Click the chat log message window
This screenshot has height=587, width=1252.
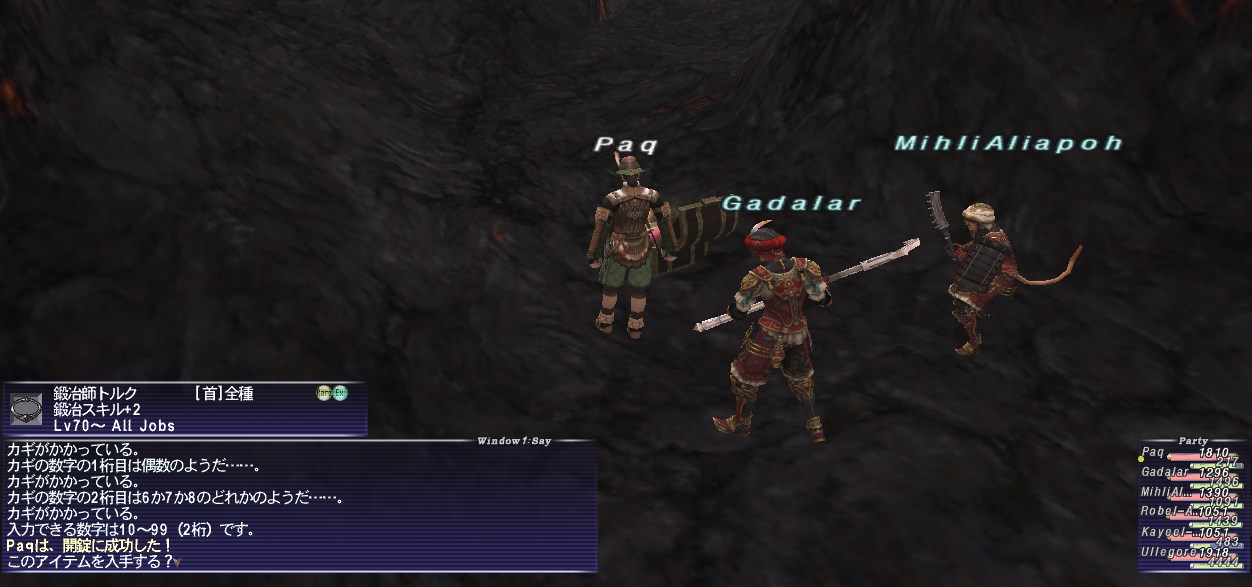298,506
